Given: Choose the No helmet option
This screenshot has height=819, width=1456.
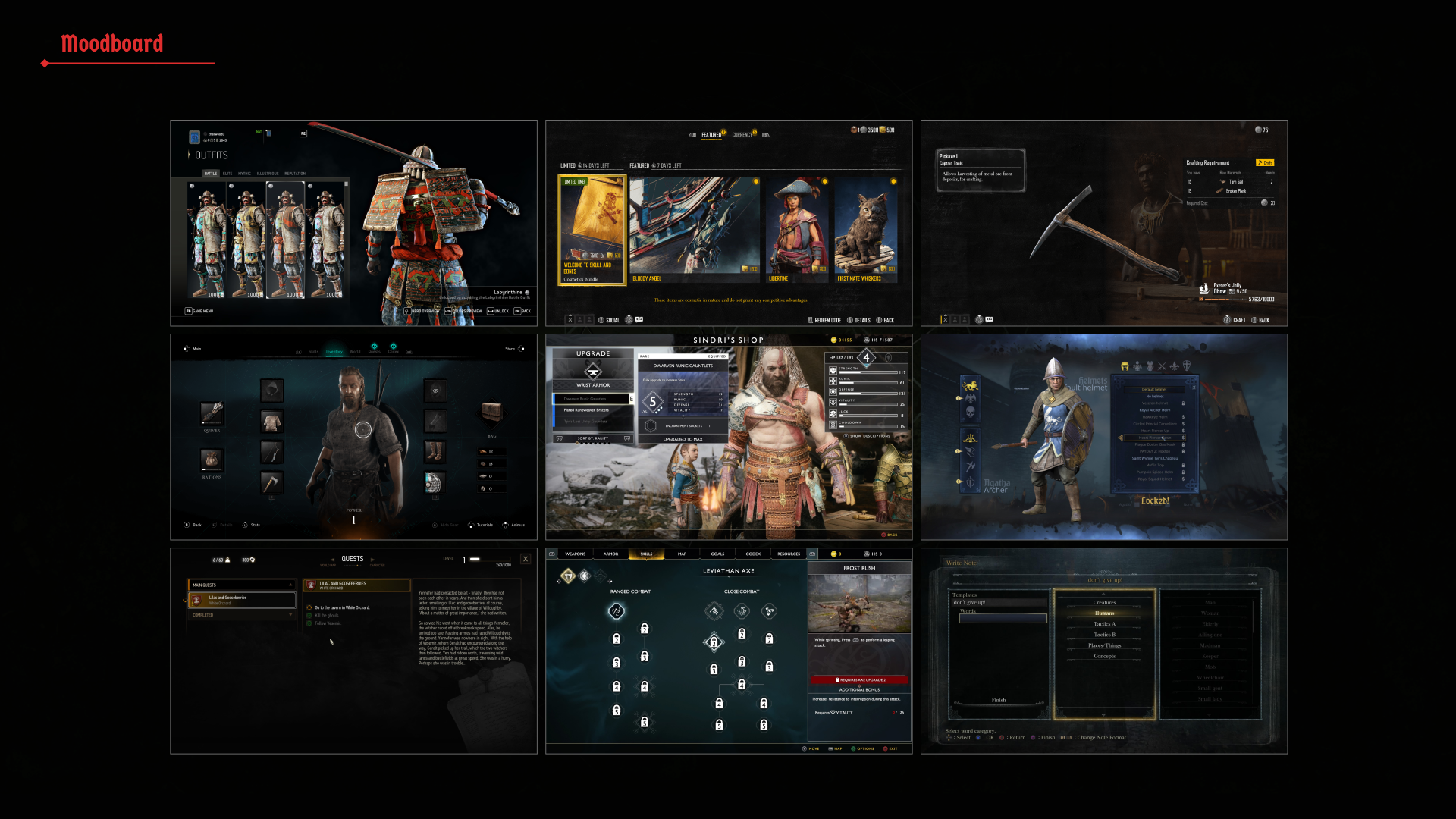Looking at the screenshot, I should [1154, 396].
